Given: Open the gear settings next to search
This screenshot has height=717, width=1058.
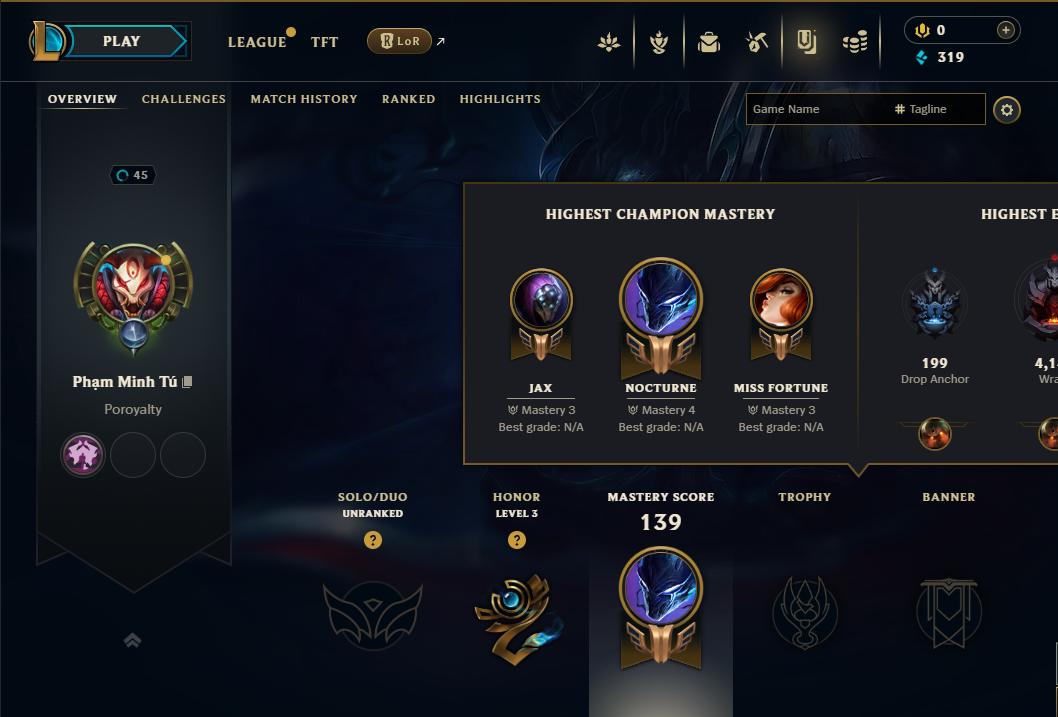Looking at the screenshot, I should (x=1007, y=109).
